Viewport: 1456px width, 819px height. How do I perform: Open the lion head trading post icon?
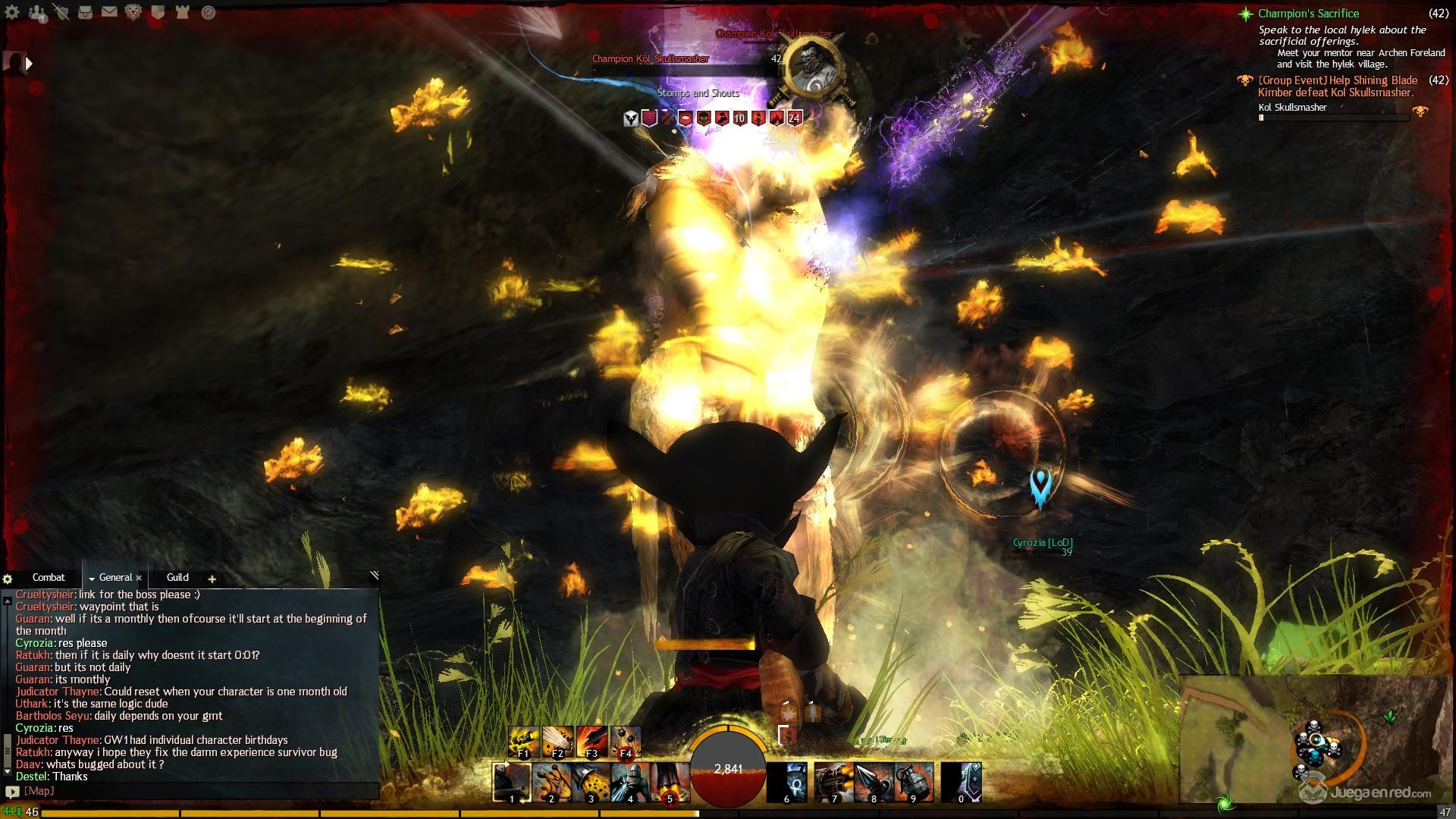point(133,12)
